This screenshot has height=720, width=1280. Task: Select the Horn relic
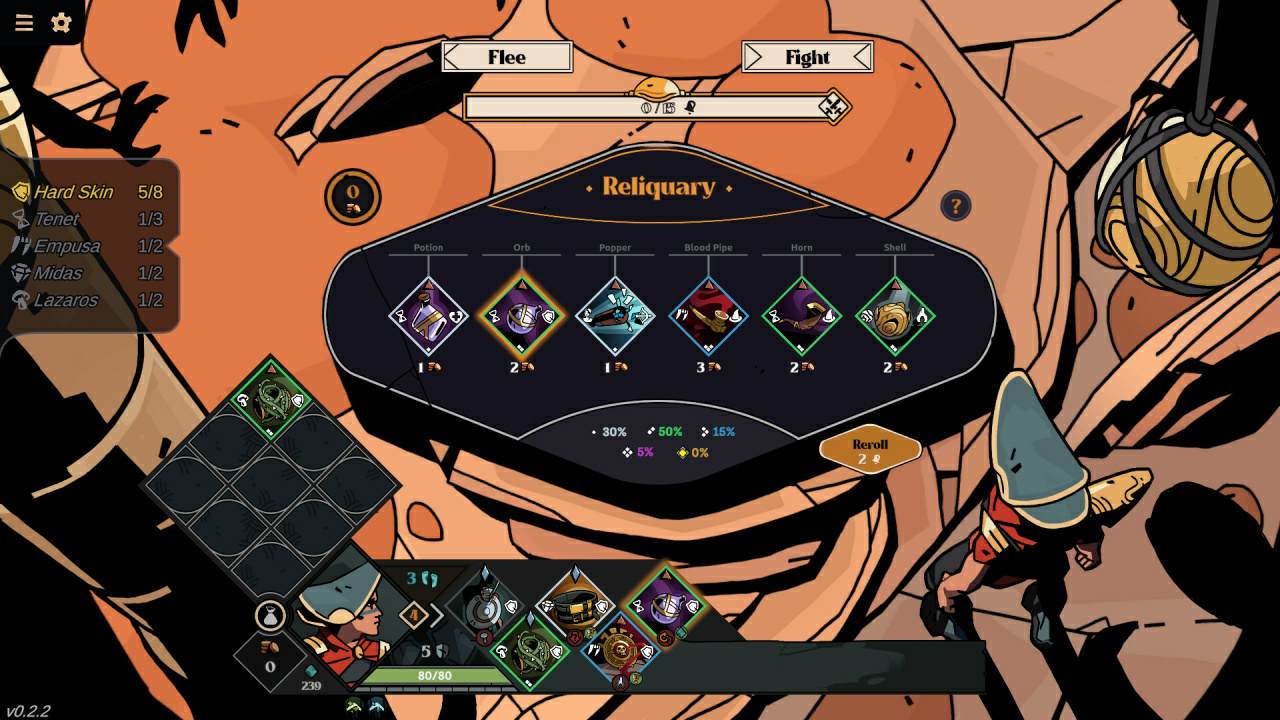pyautogui.click(x=801, y=317)
